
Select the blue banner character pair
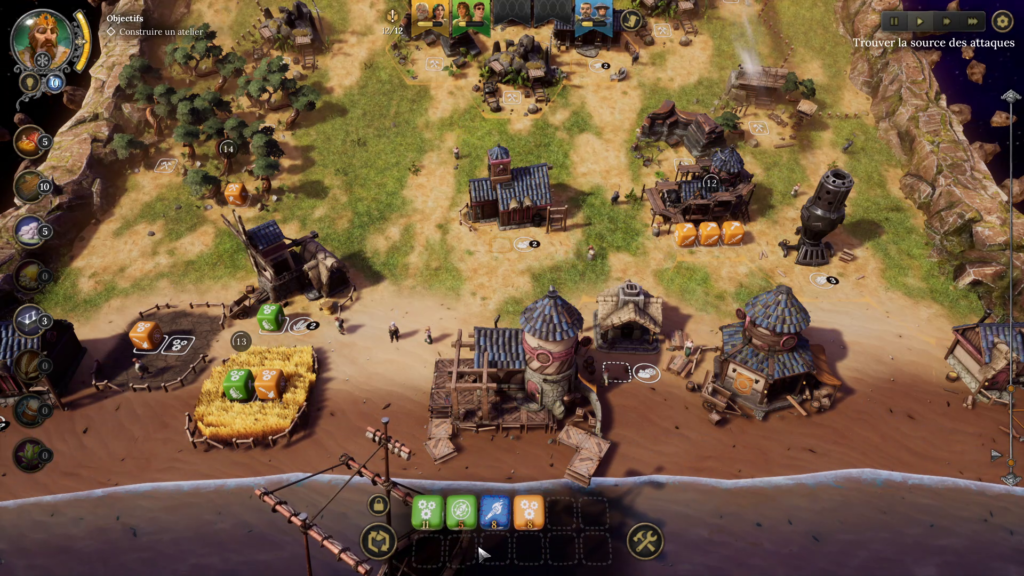[593, 15]
